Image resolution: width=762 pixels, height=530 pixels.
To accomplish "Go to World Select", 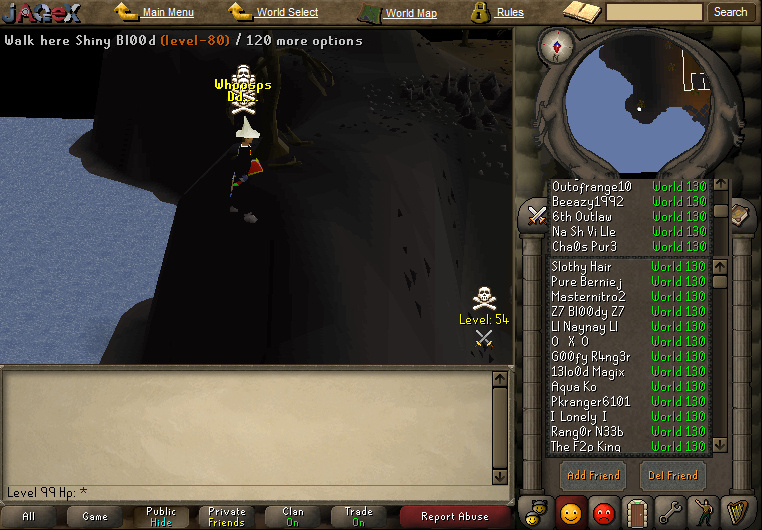I will click(286, 13).
